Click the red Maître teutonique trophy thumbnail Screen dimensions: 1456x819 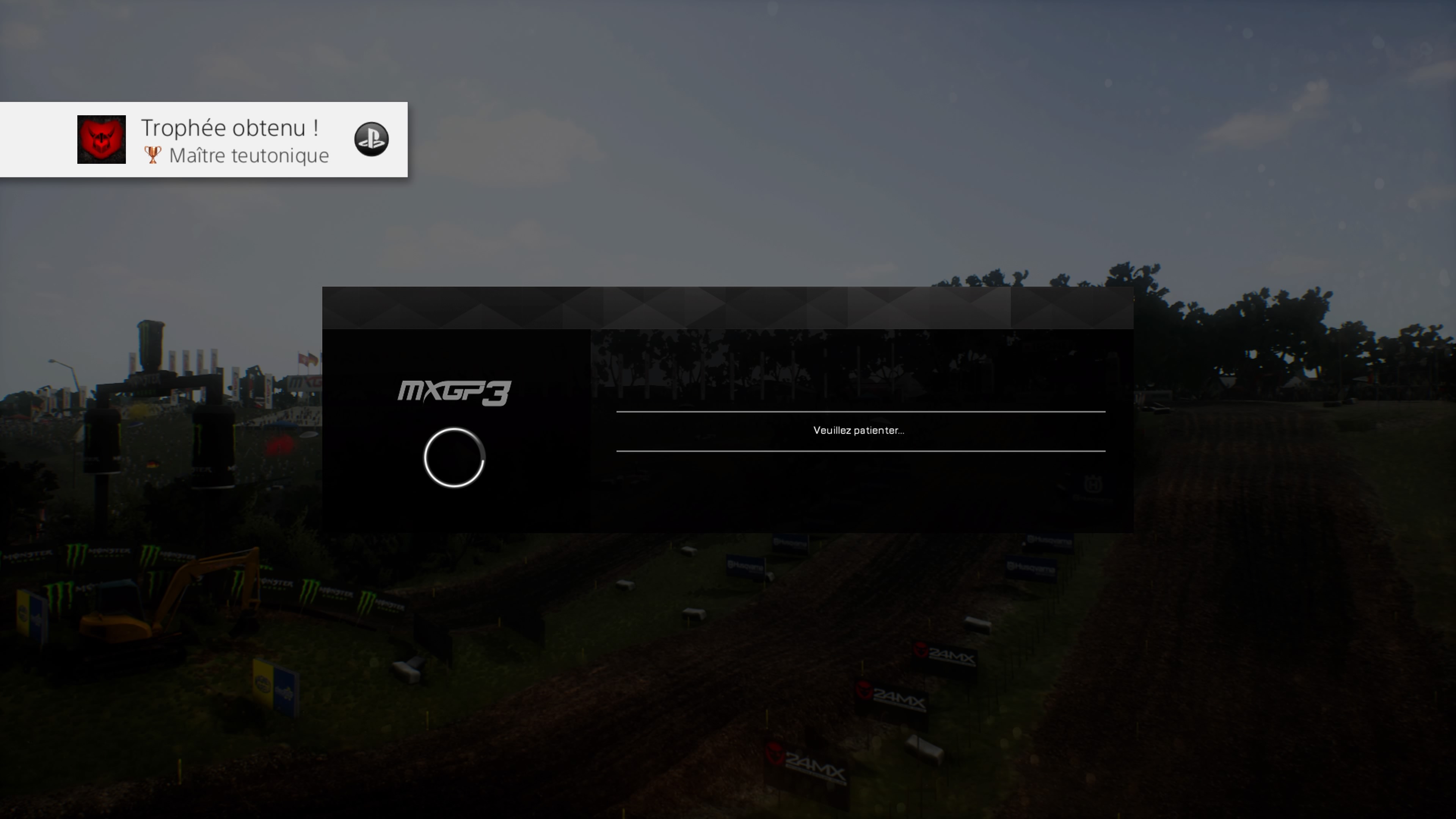point(102,140)
